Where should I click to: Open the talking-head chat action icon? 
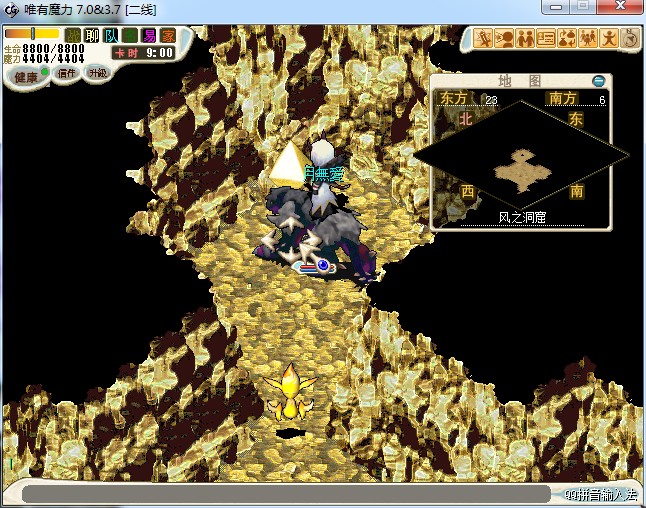point(505,39)
